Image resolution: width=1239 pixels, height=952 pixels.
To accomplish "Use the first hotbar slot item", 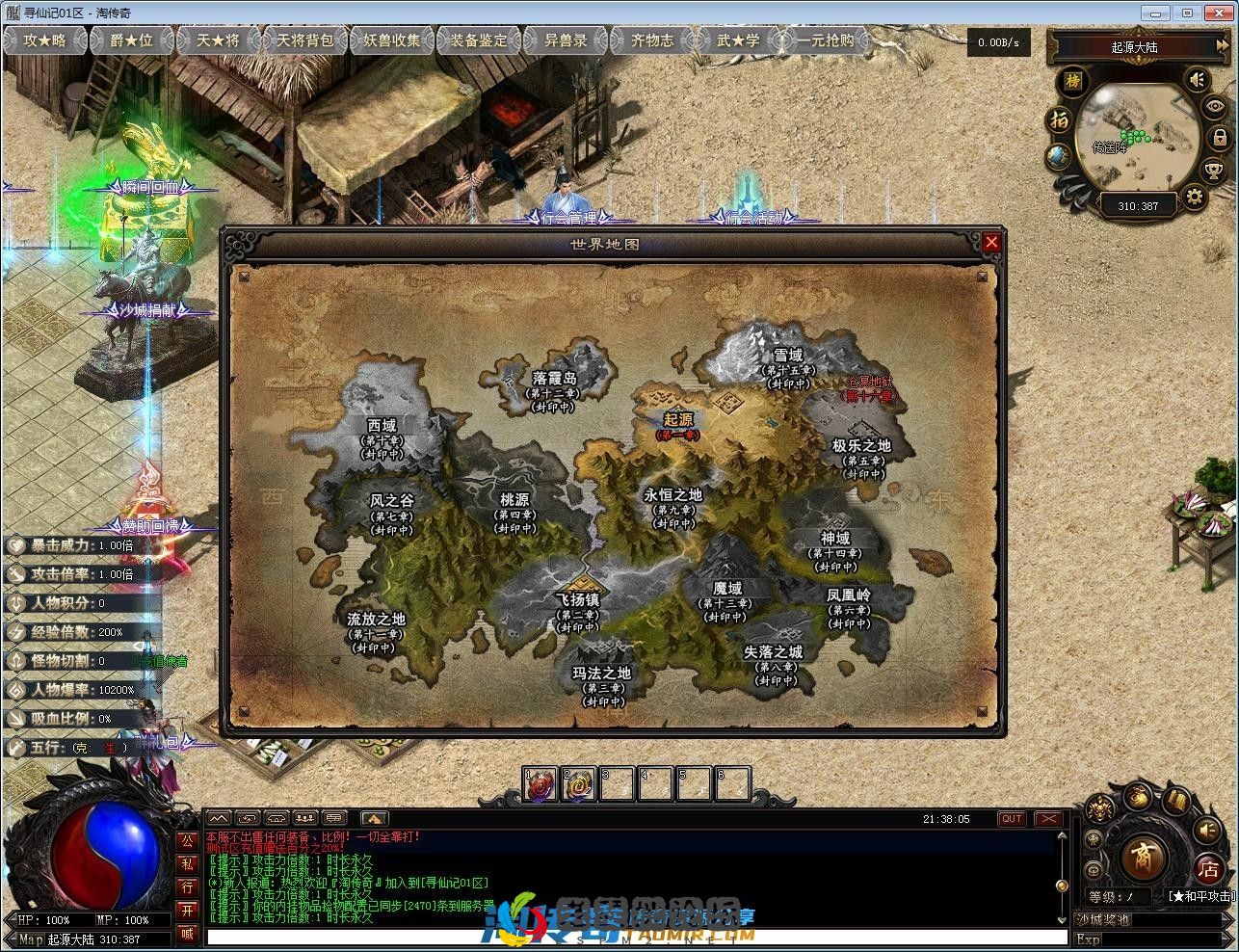I will click(540, 784).
